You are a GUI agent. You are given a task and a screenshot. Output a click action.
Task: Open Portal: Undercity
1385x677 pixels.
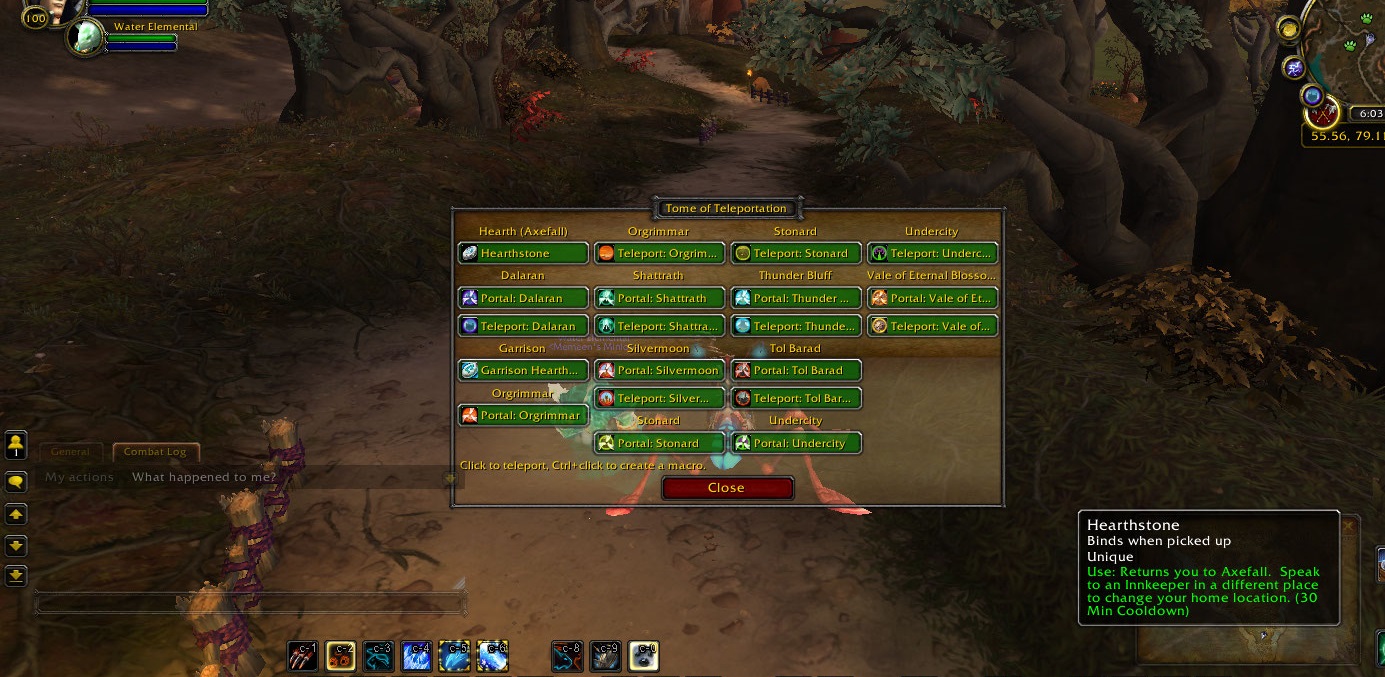[796, 443]
